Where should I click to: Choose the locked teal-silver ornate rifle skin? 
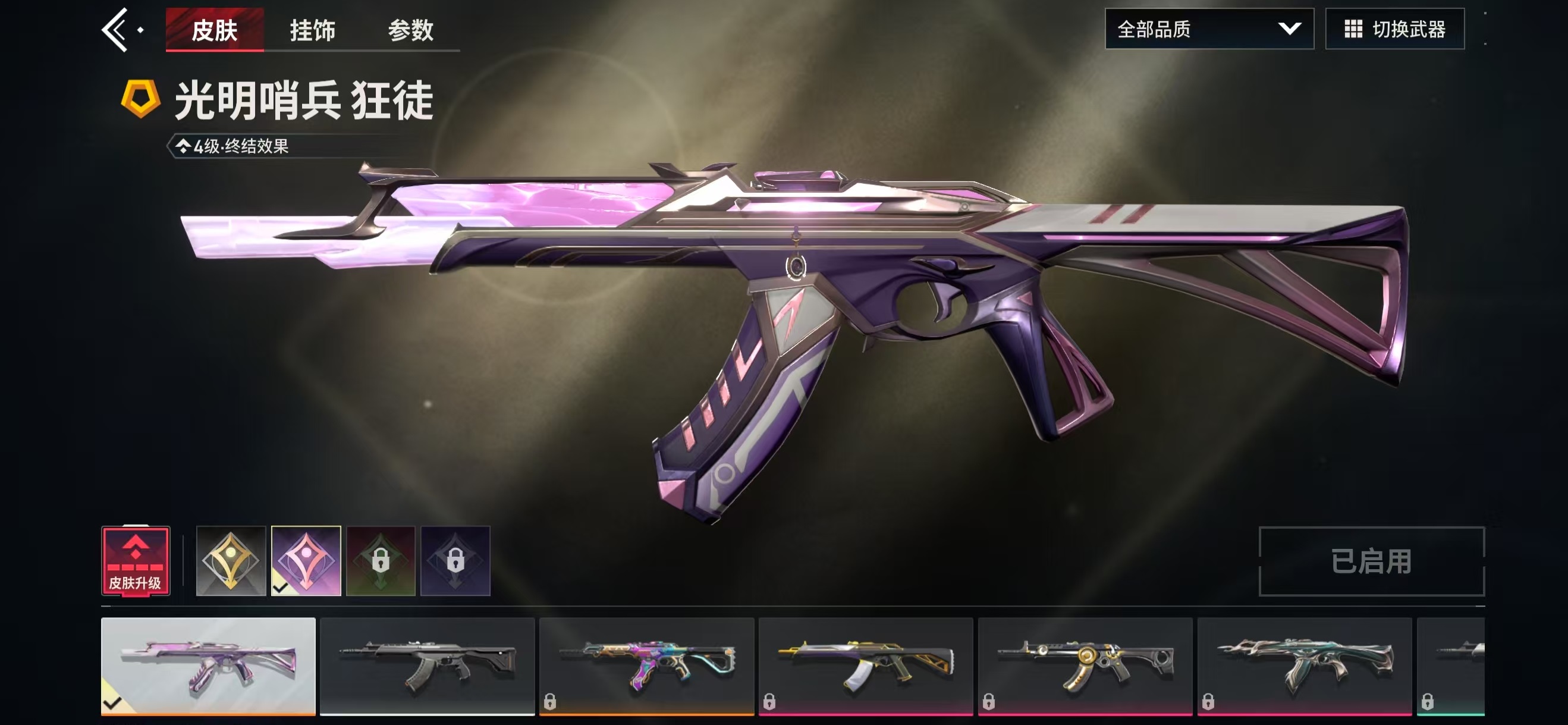1304,666
